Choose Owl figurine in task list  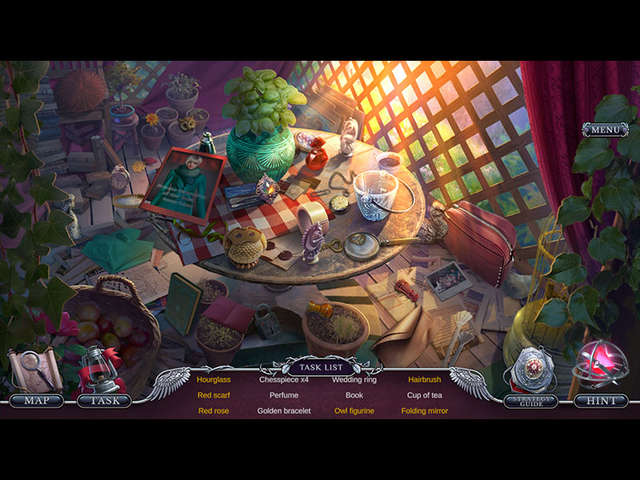pyautogui.click(x=354, y=411)
